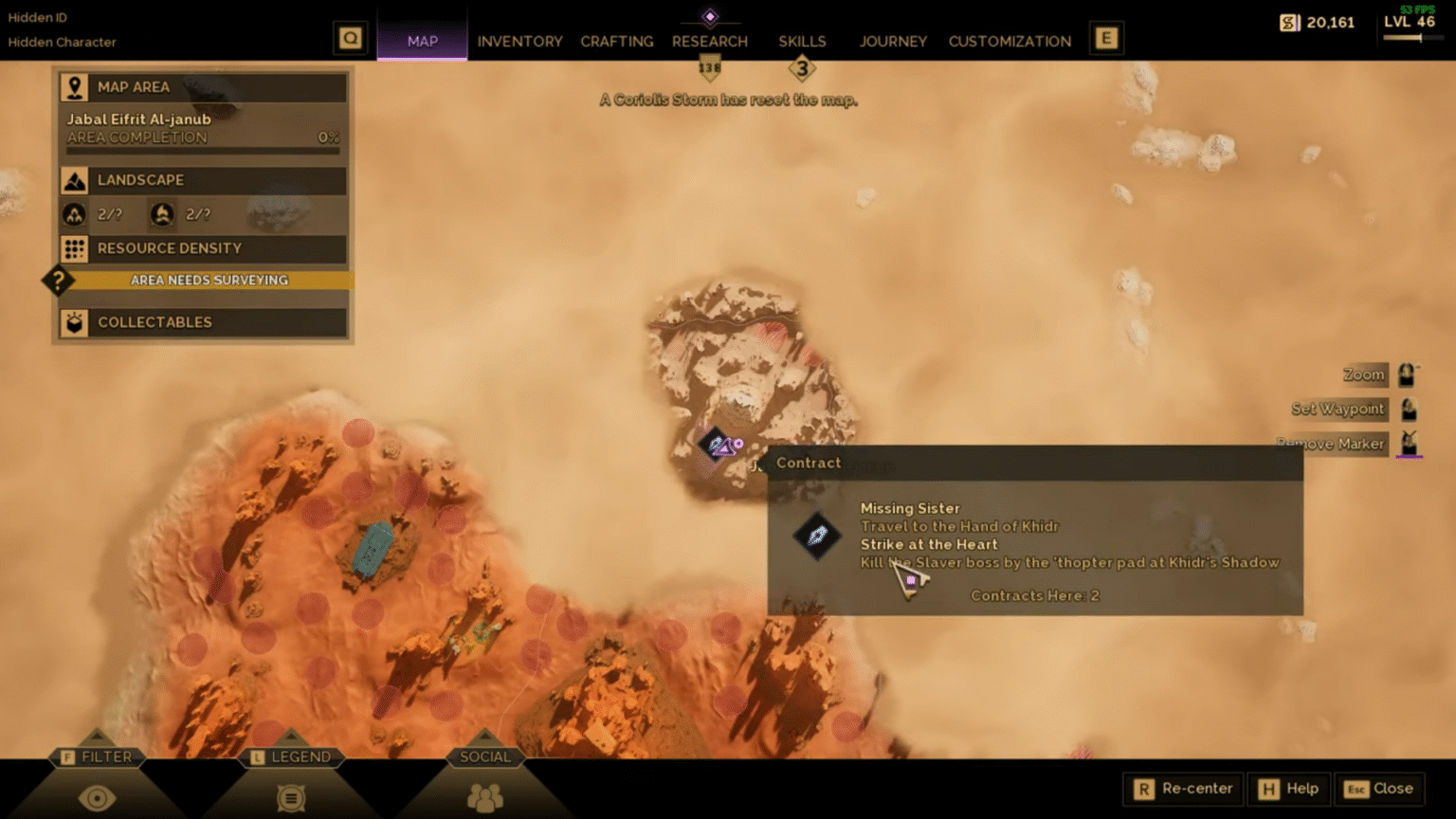Click the Map Area location pin icon

[76, 87]
